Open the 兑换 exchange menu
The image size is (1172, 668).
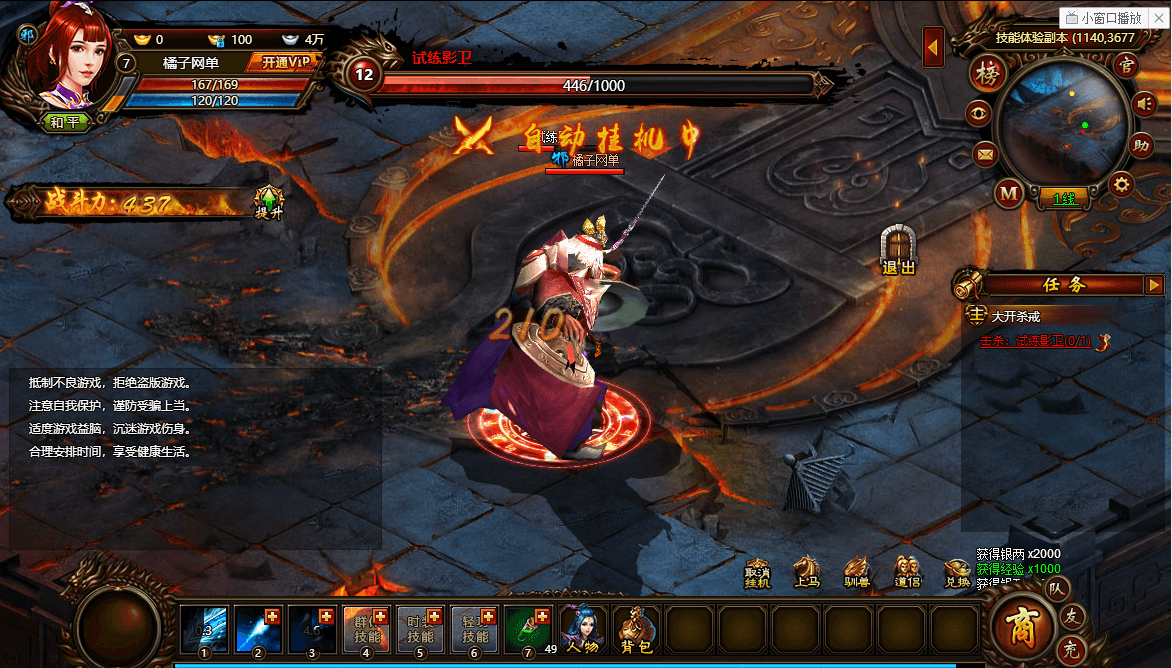pos(957,573)
